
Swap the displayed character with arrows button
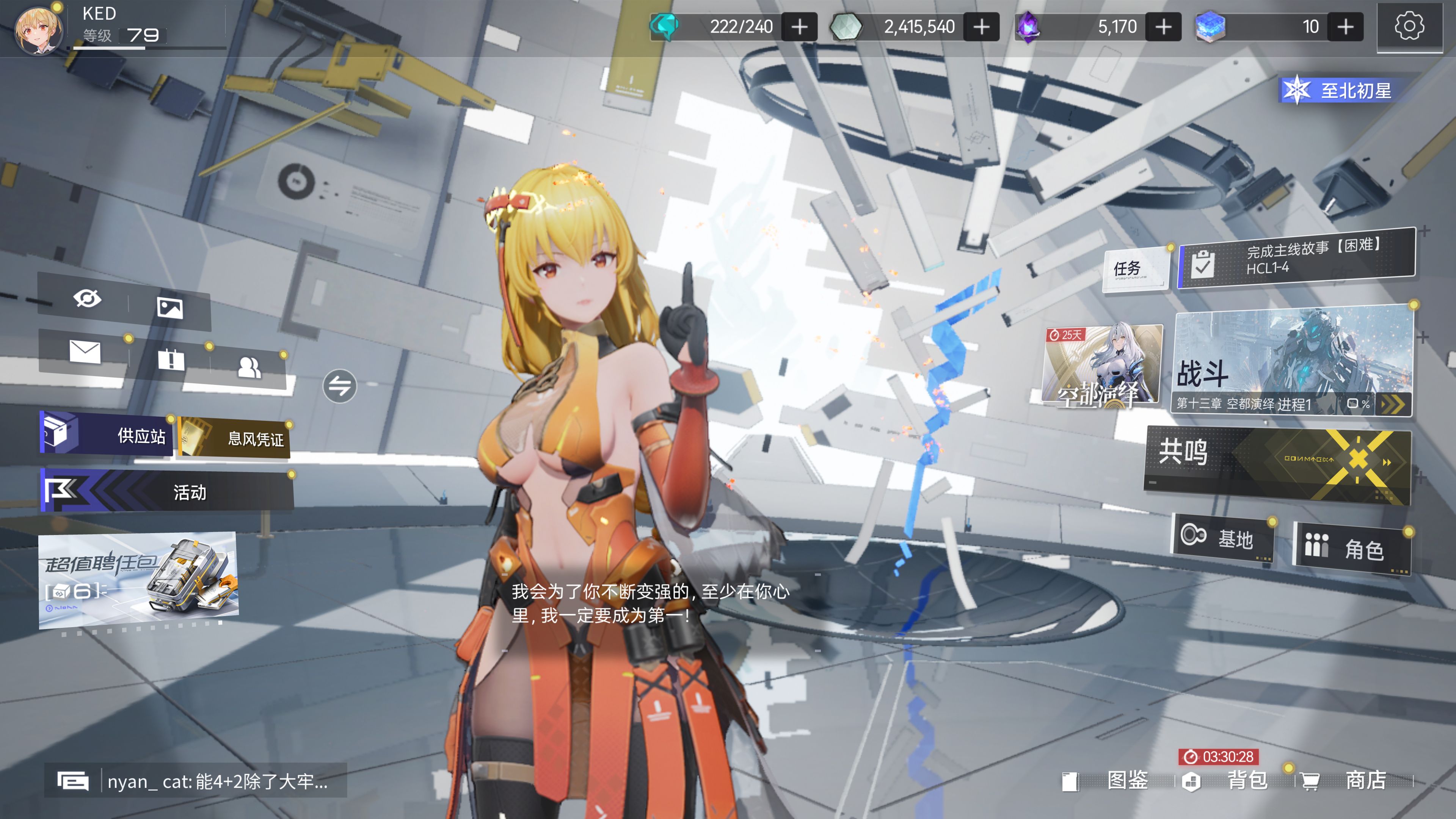point(340,386)
